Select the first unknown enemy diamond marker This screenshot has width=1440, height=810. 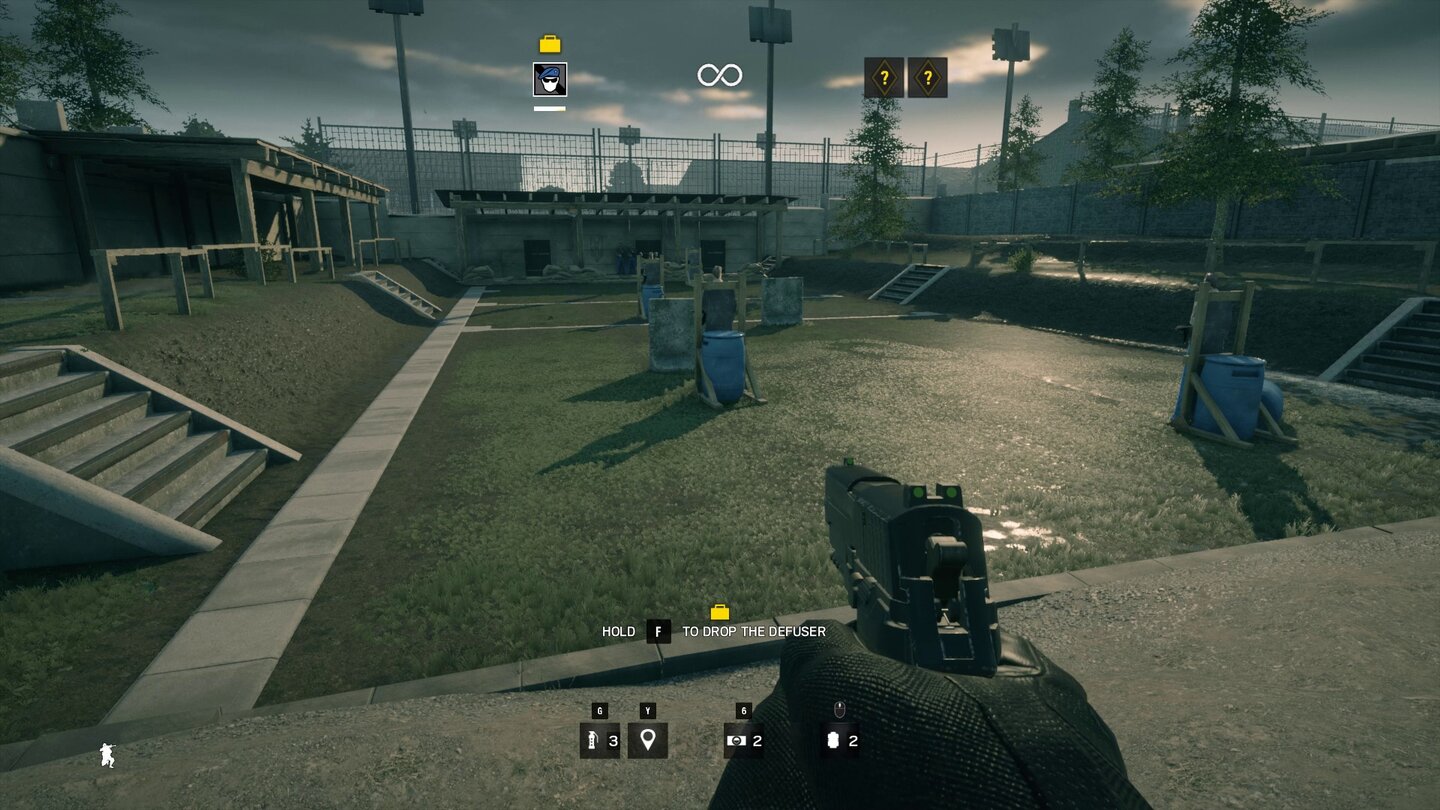(x=885, y=76)
